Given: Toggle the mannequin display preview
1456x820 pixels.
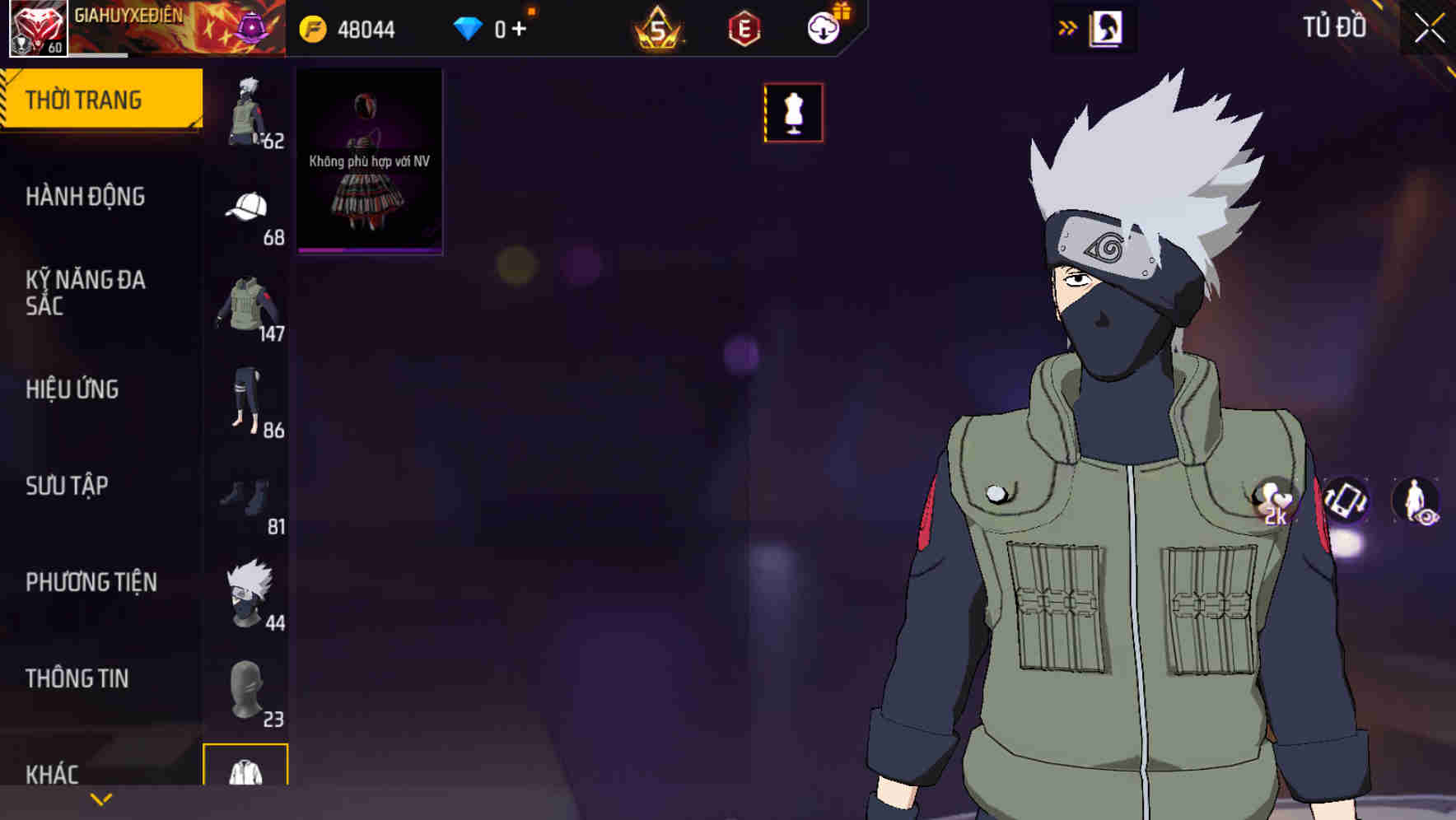Looking at the screenshot, I should coord(793,113).
